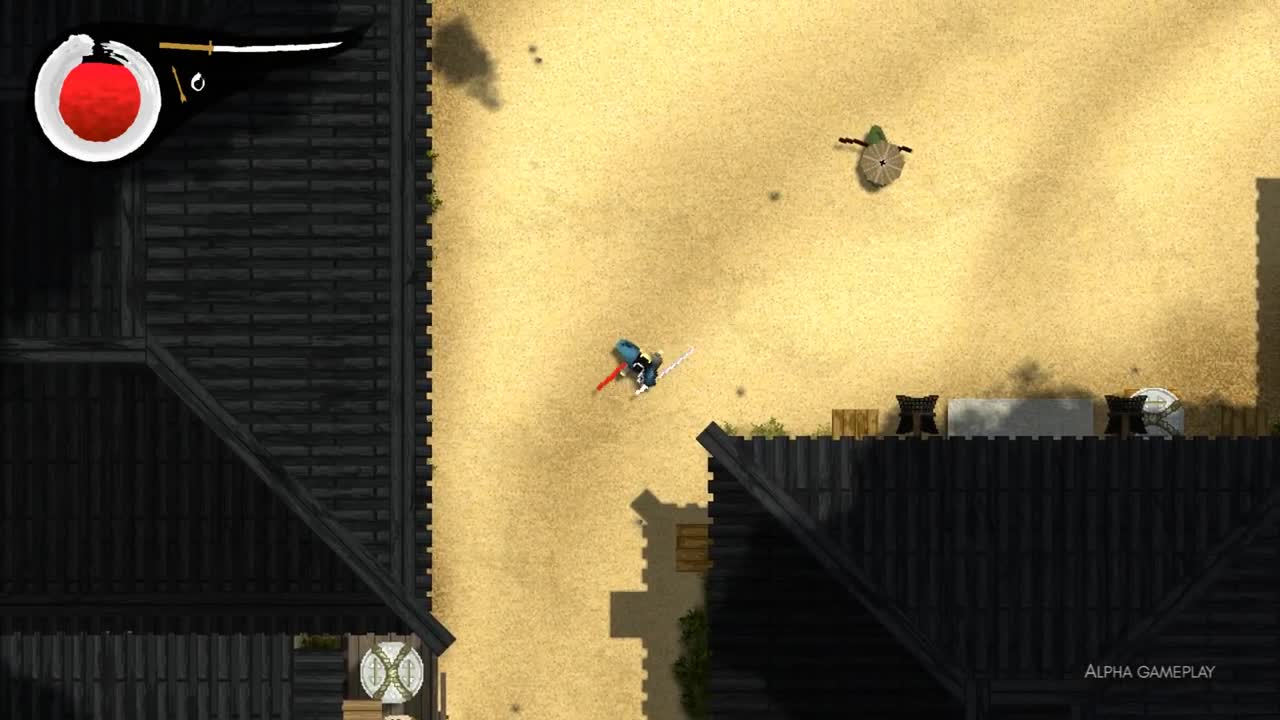This screenshot has height=720, width=1280.
Task: Click the left armor stand on the veranda
Action: [917, 410]
